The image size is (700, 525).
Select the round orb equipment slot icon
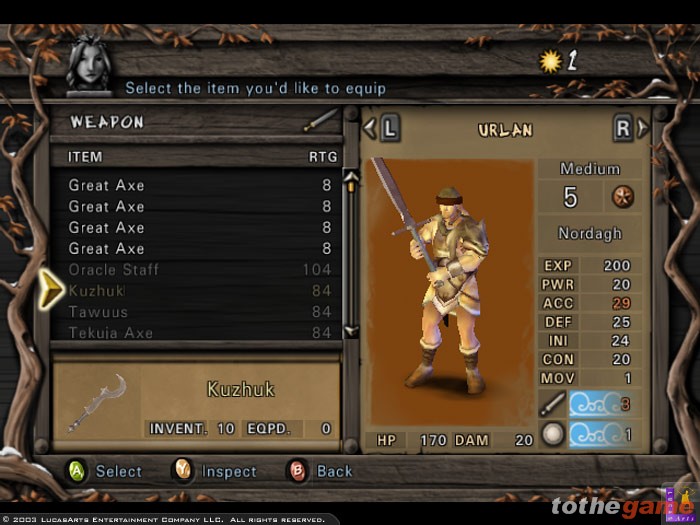point(552,435)
